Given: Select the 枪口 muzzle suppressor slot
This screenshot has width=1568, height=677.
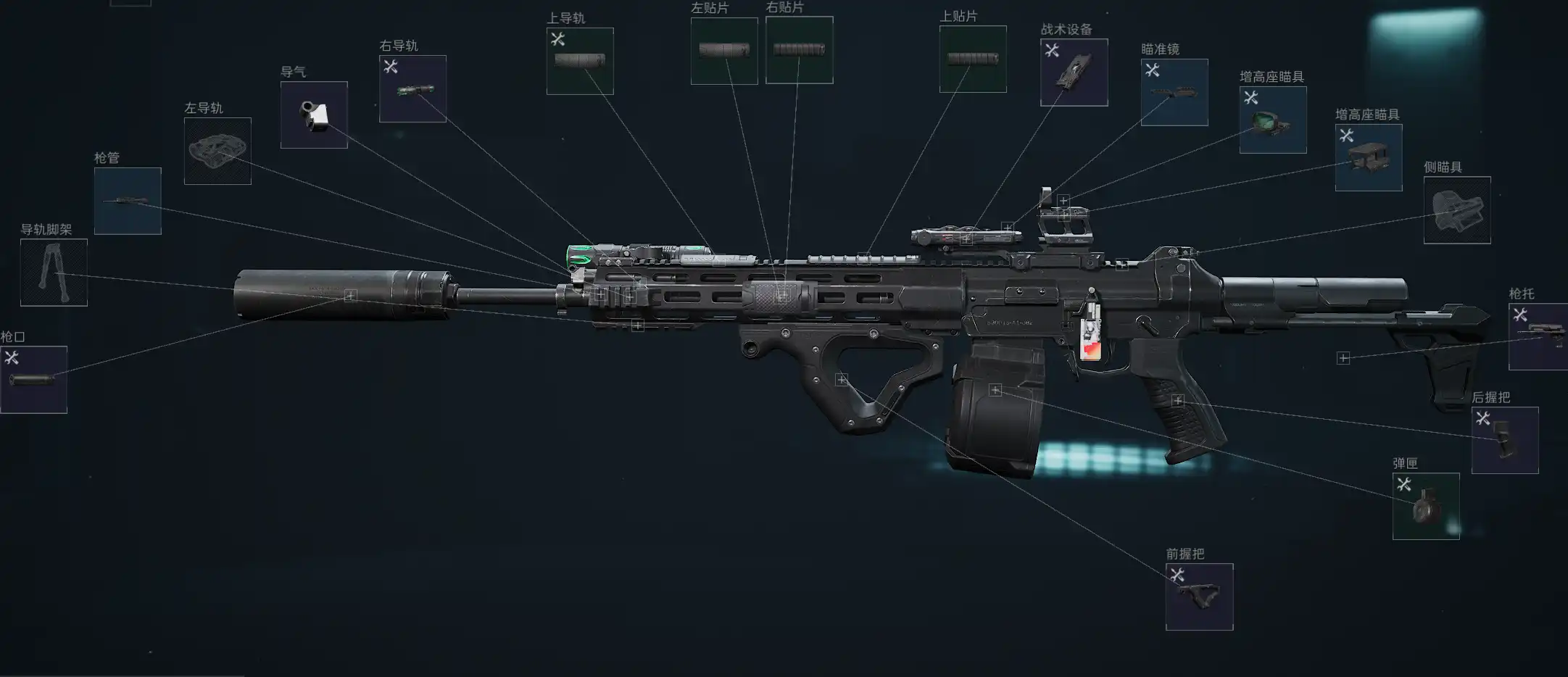Looking at the screenshot, I should (x=34, y=379).
